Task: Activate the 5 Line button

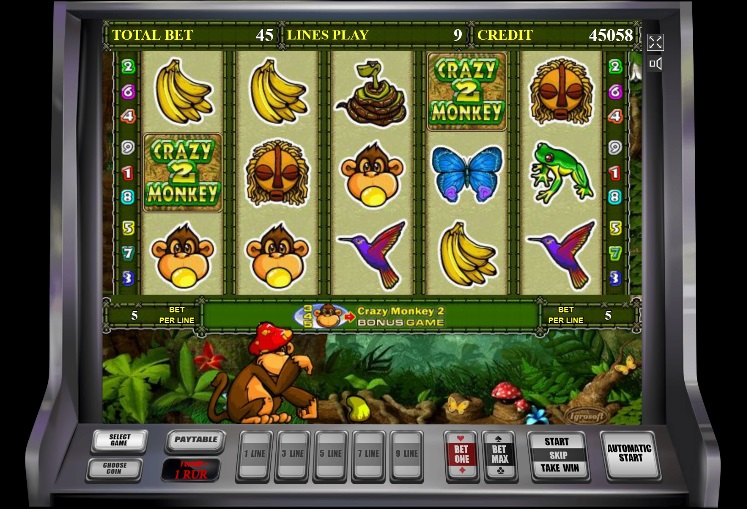Action: (330, 455)
